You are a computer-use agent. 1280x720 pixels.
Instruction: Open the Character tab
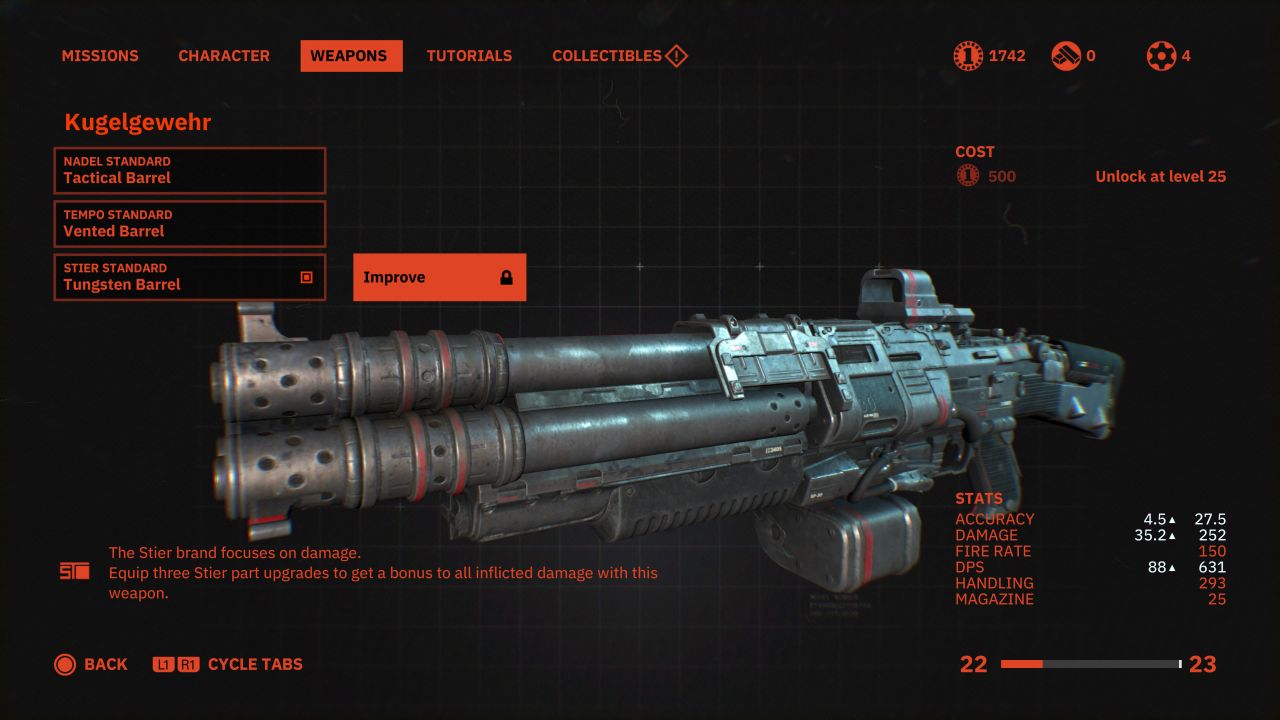(224, 56)
